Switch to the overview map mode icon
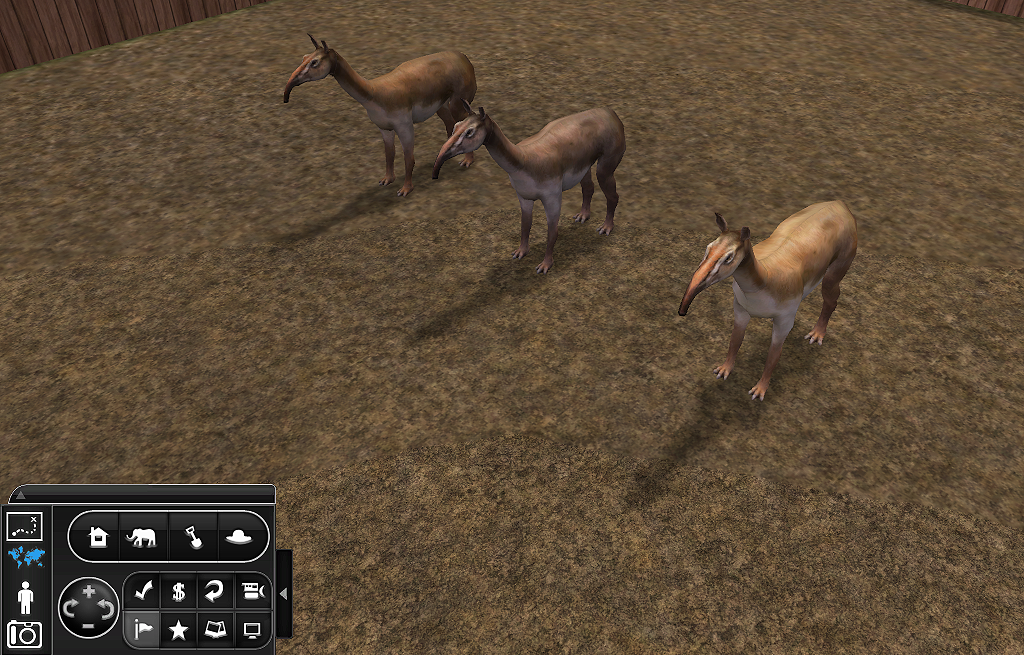 (24, 524)
